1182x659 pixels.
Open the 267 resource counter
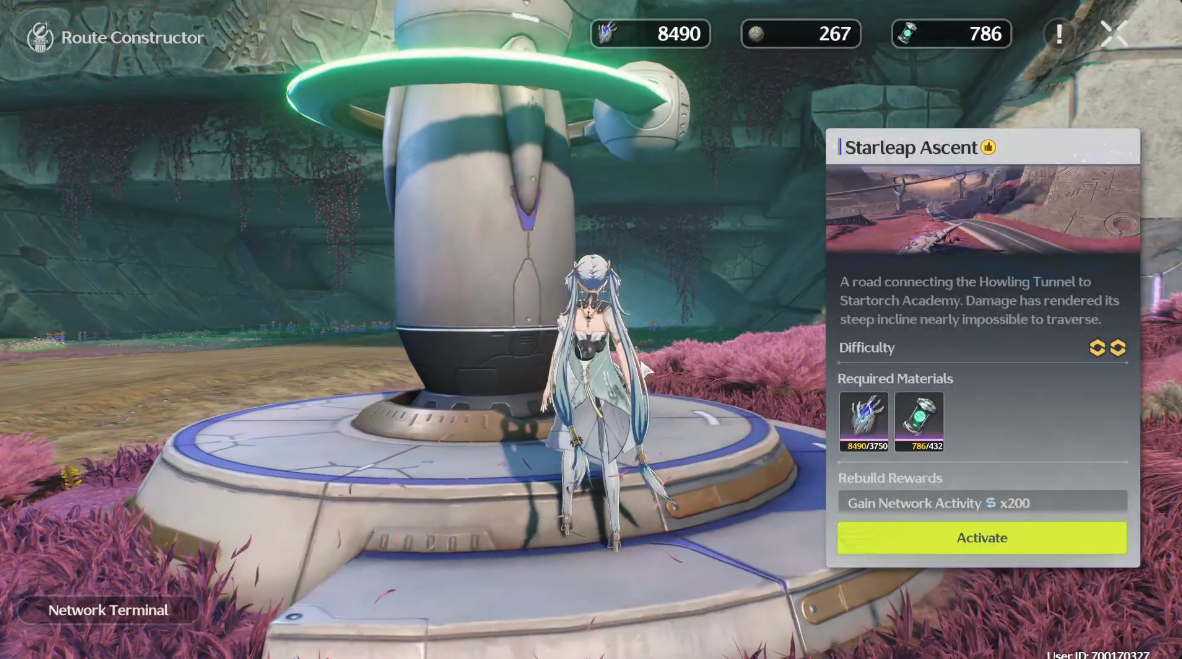(800, 34)
